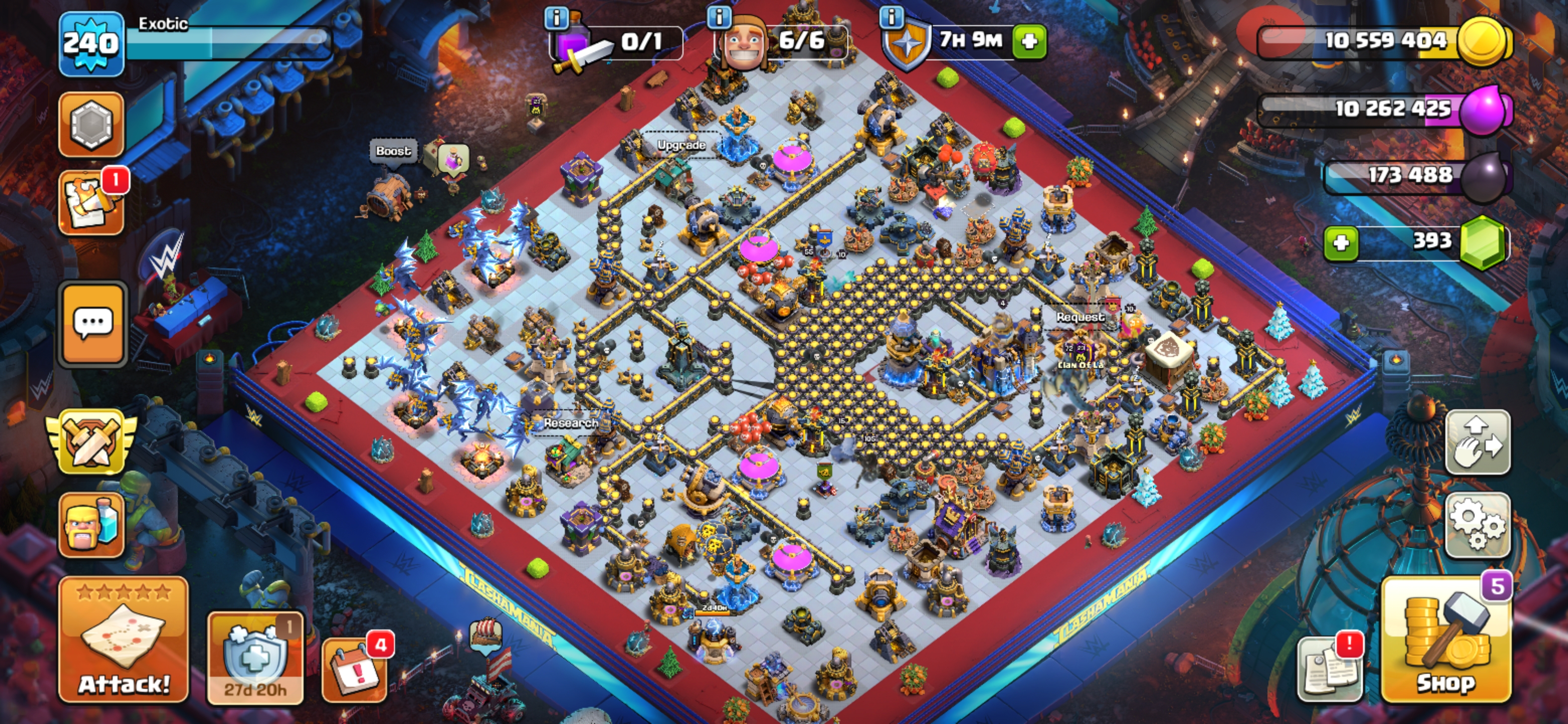Image resolution: width=1568 pixels, height=724 pixels.
Task: Open the barbarian and elixir army button
Action: coord(91,525)
